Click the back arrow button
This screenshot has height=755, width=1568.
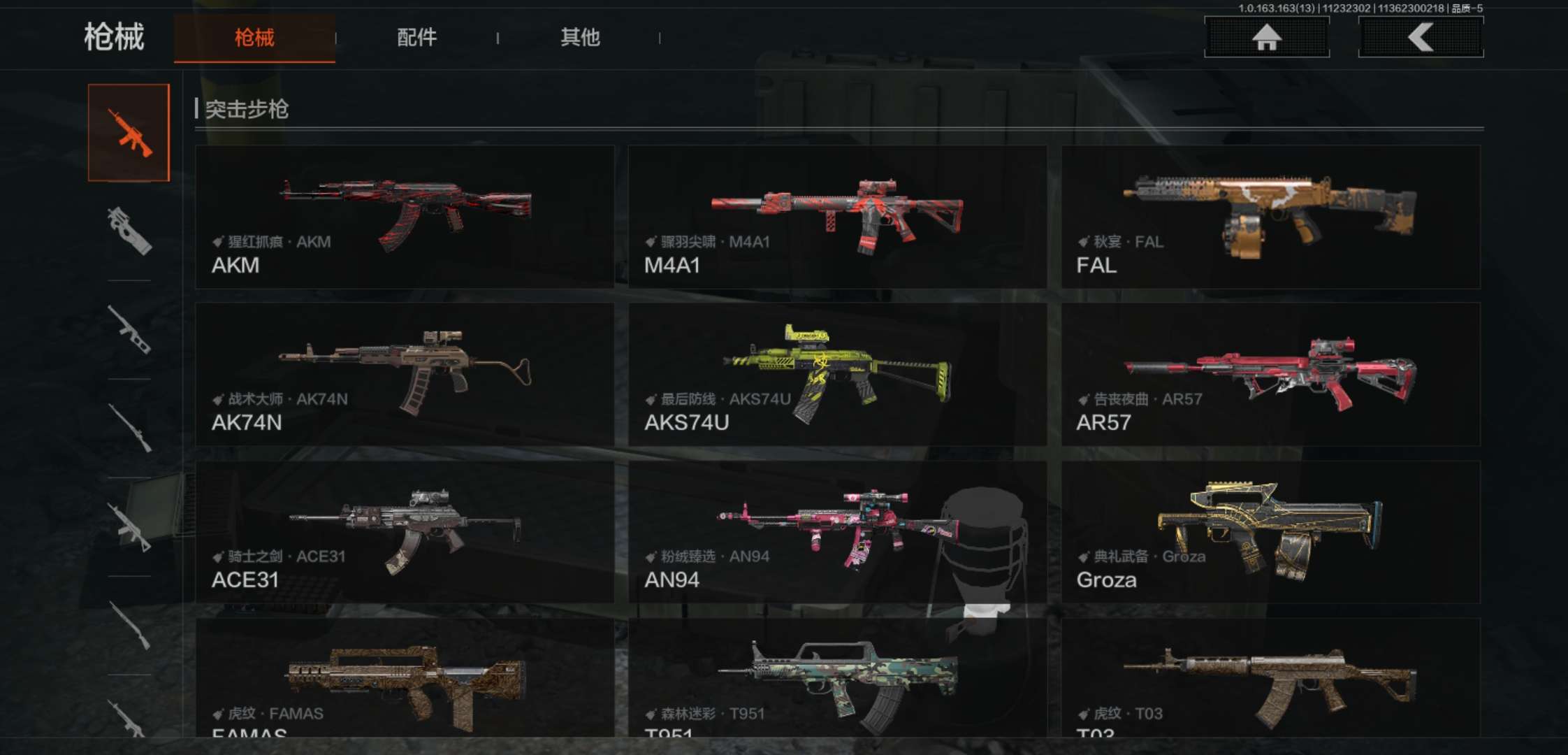click(x=1421, y=37)
